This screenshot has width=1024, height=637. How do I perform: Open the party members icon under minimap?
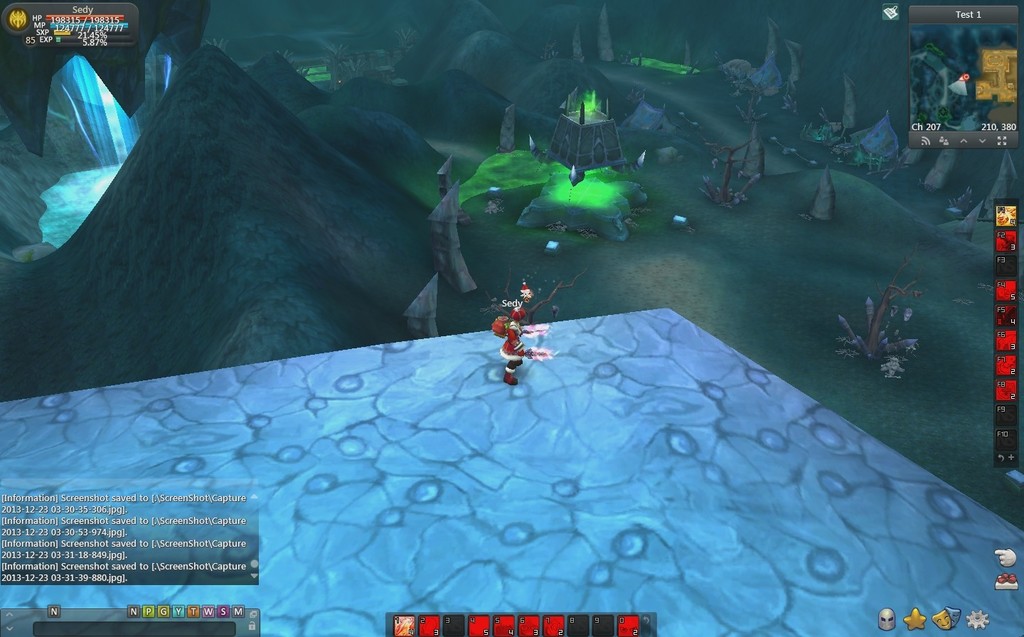click(944, 141)
